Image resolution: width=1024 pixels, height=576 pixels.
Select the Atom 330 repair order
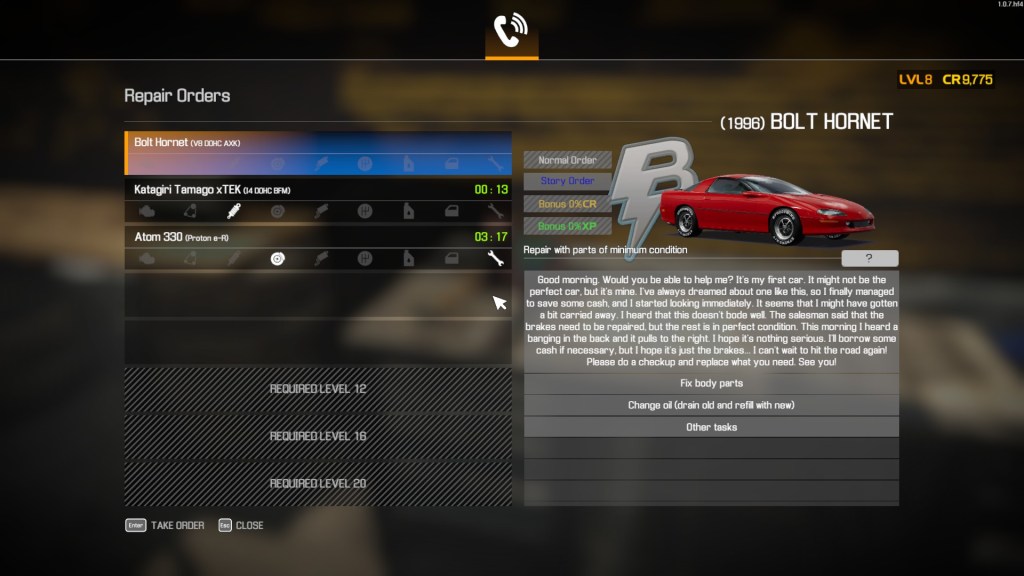[318, 237]
